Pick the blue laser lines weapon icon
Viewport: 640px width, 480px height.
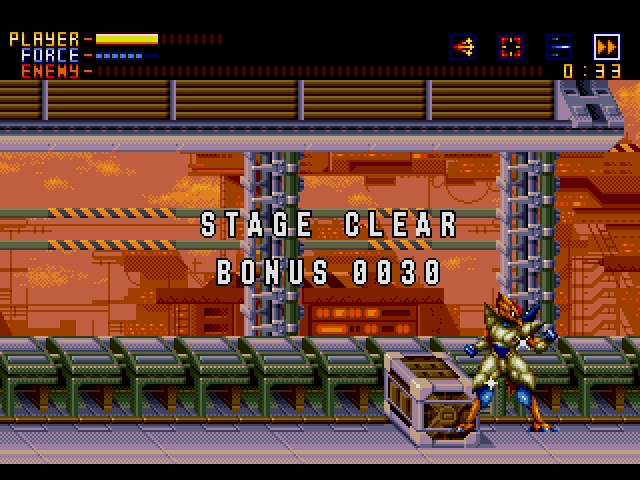[559, 47]
